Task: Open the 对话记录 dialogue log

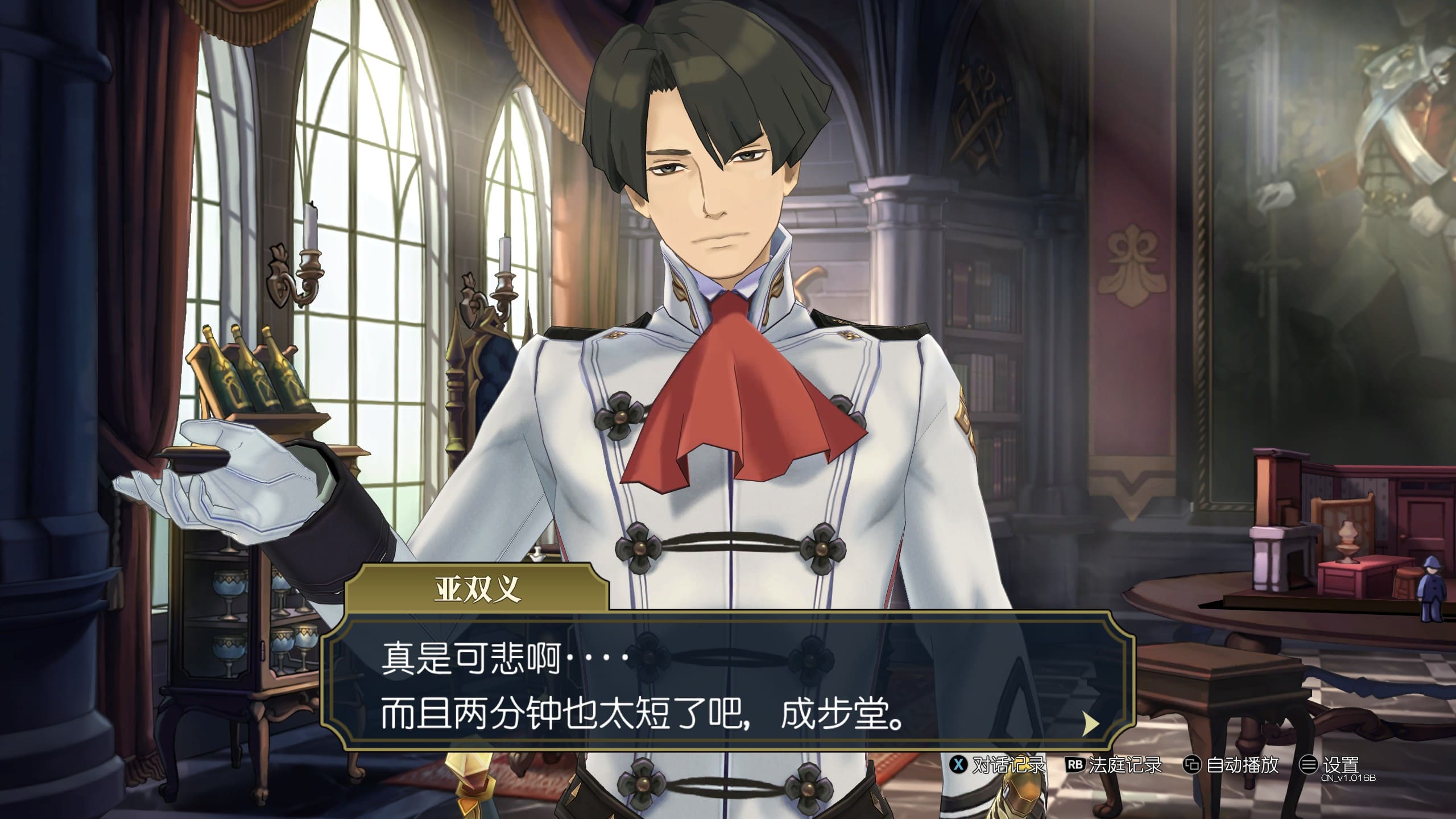Action: [x=998, y=765]
